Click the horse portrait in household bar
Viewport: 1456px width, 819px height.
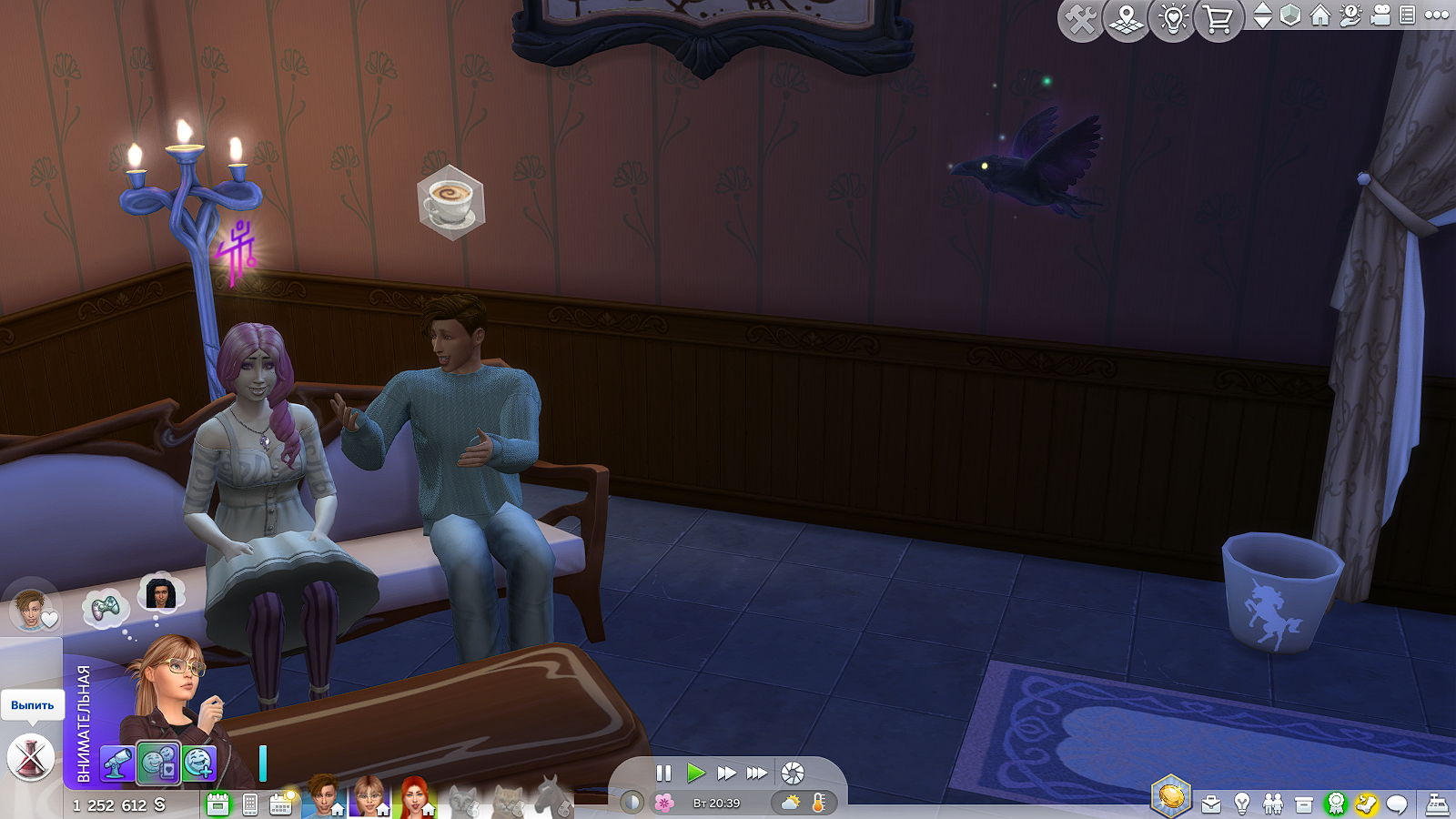[549, 797]
